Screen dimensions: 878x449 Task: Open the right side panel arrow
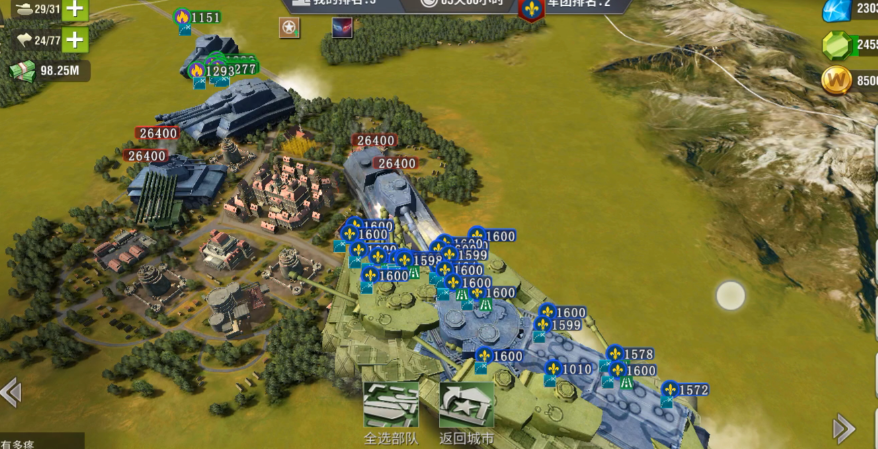point(844,429)
